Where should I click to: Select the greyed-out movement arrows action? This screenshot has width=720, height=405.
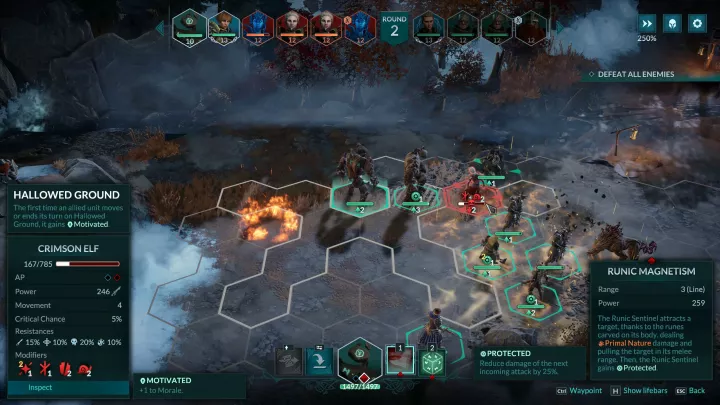point(289,361)
